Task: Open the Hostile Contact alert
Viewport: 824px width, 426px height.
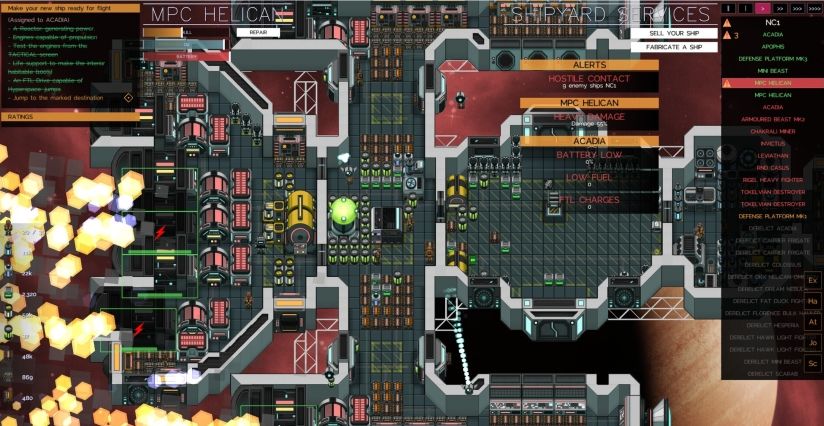Action: (x=588, y=81)
